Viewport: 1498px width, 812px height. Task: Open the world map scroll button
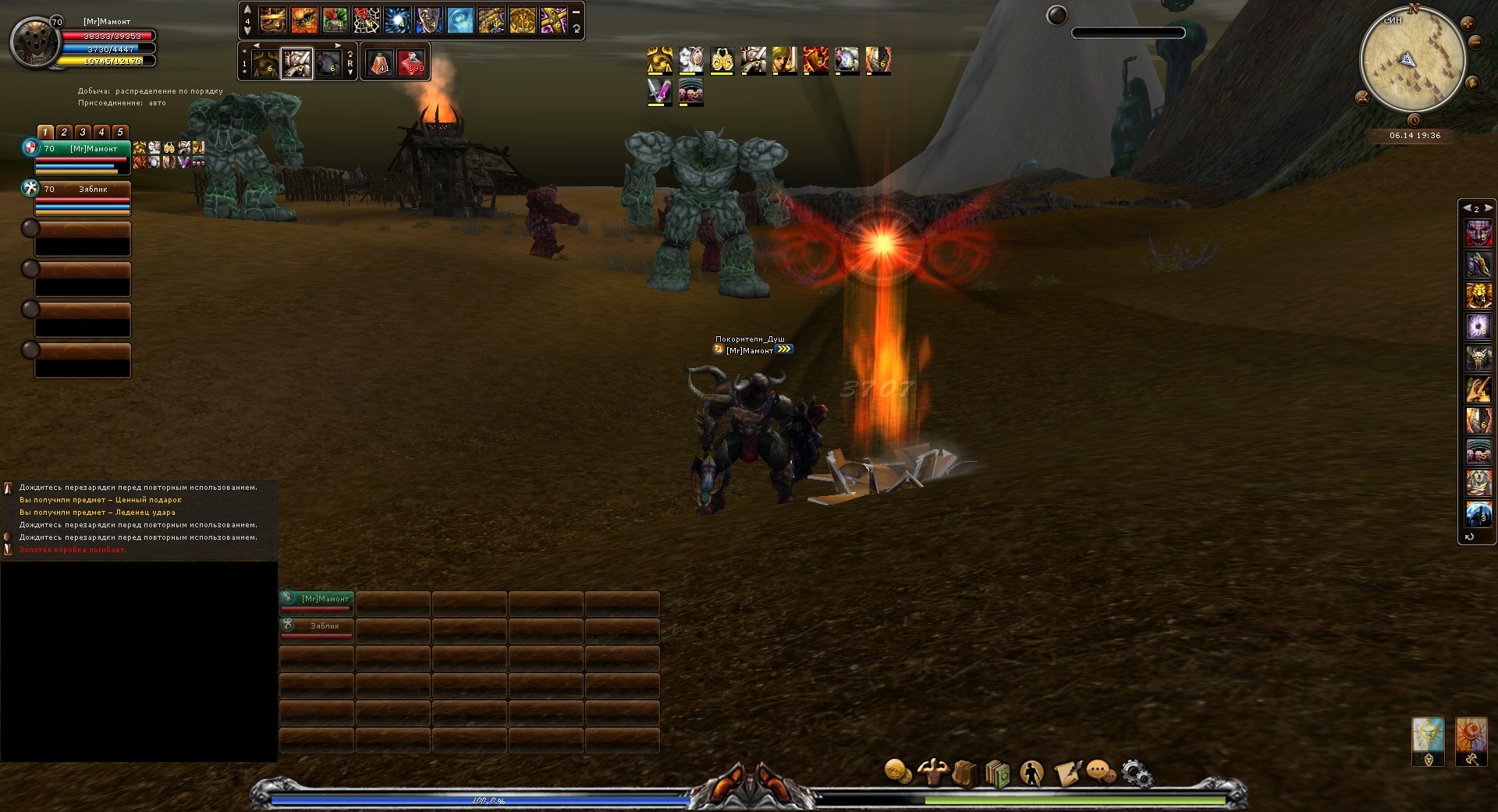click(1472, 82)
